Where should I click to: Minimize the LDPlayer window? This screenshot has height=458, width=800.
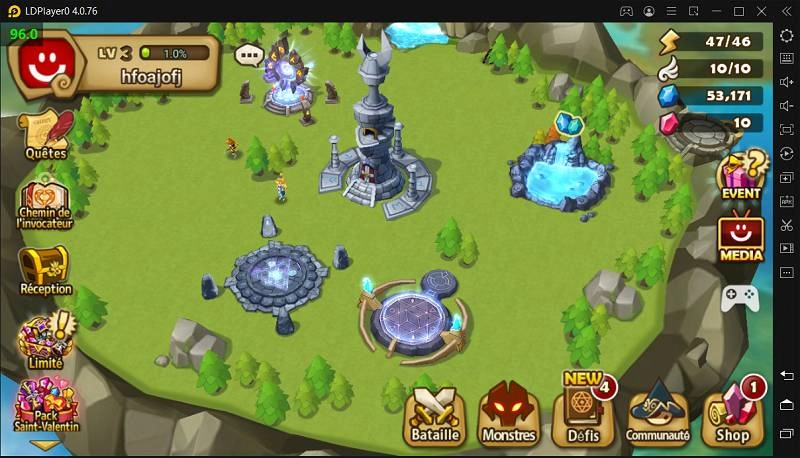point(714,11)
